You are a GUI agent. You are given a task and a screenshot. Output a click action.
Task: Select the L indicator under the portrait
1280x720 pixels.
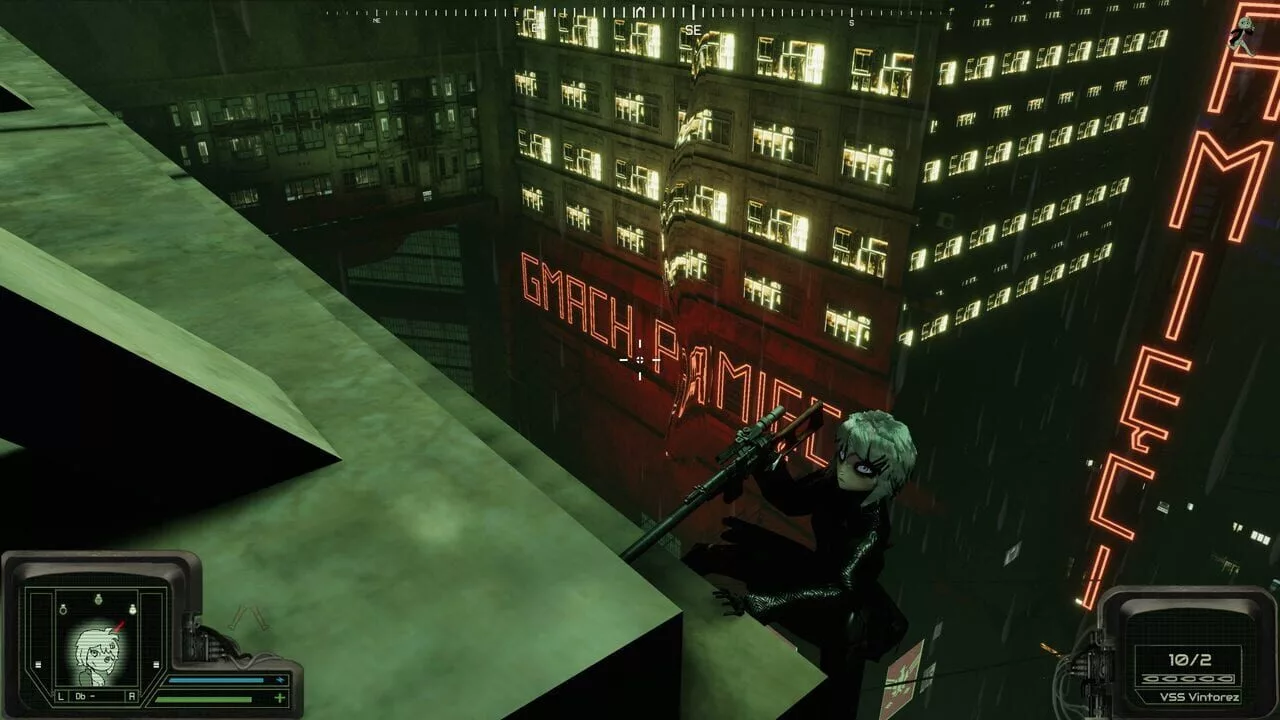[61, 696]
